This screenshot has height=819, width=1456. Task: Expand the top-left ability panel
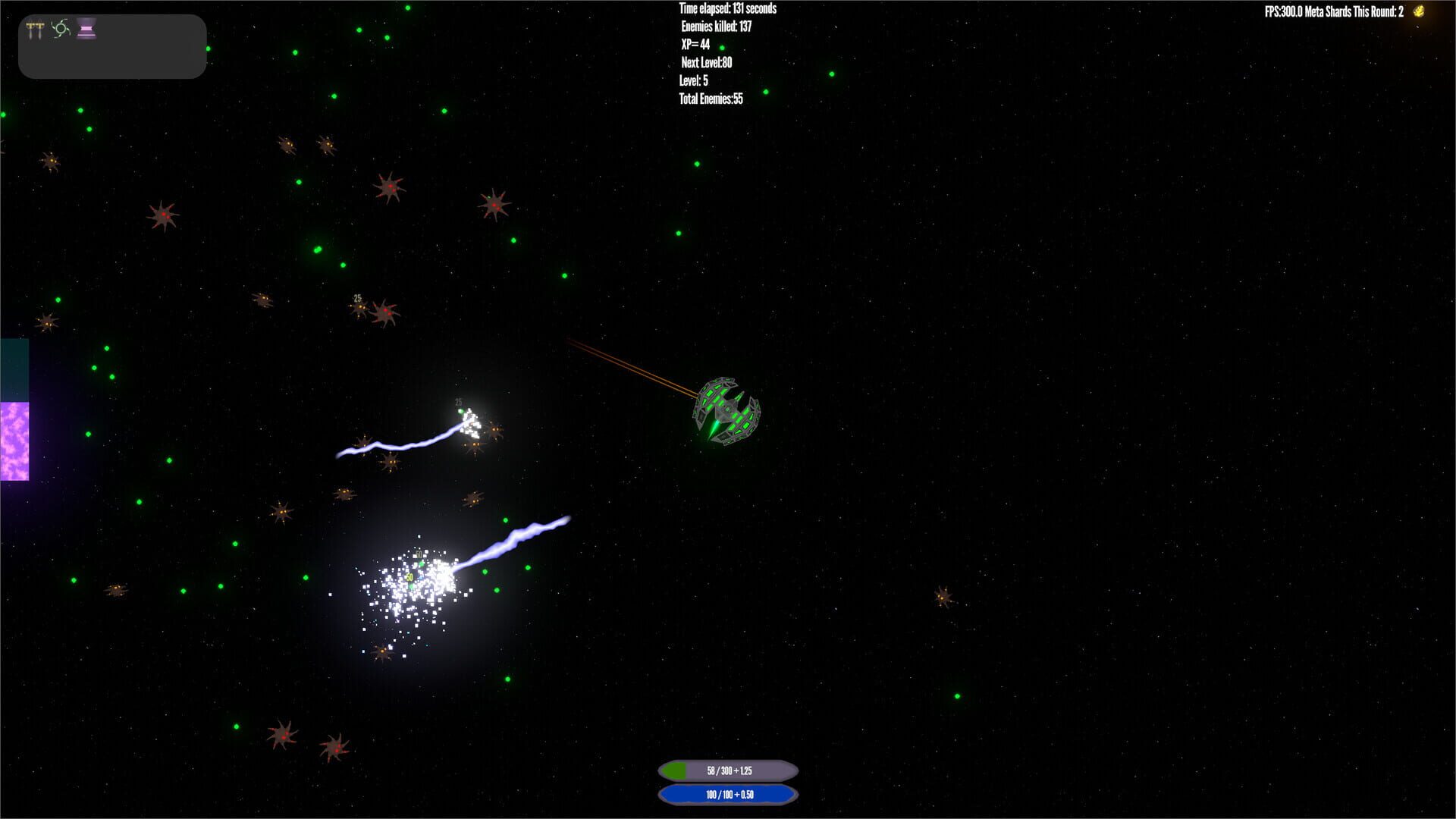pyautogui.click(x=112, y=45)
